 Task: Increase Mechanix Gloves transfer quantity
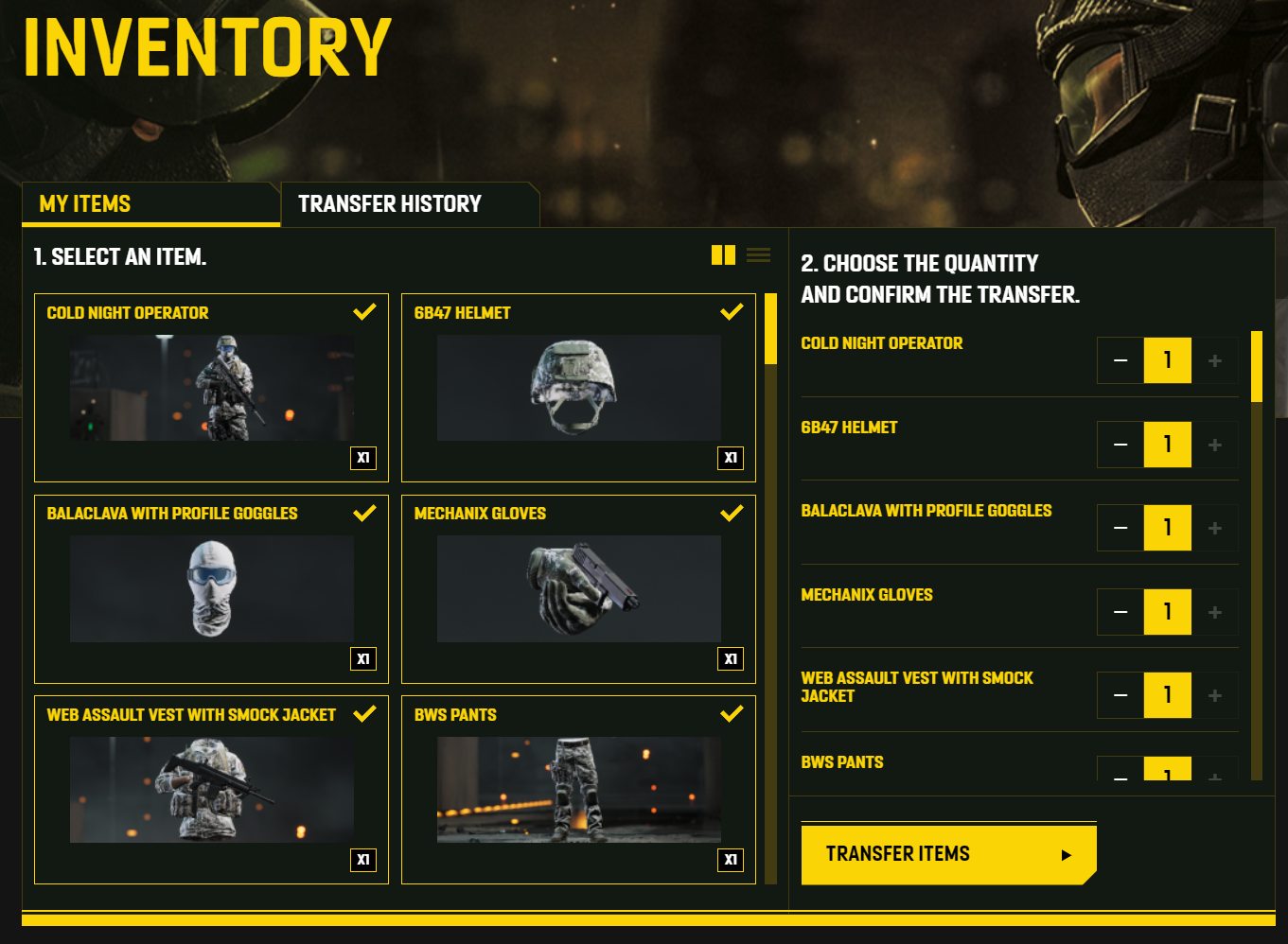point(1215,612)
